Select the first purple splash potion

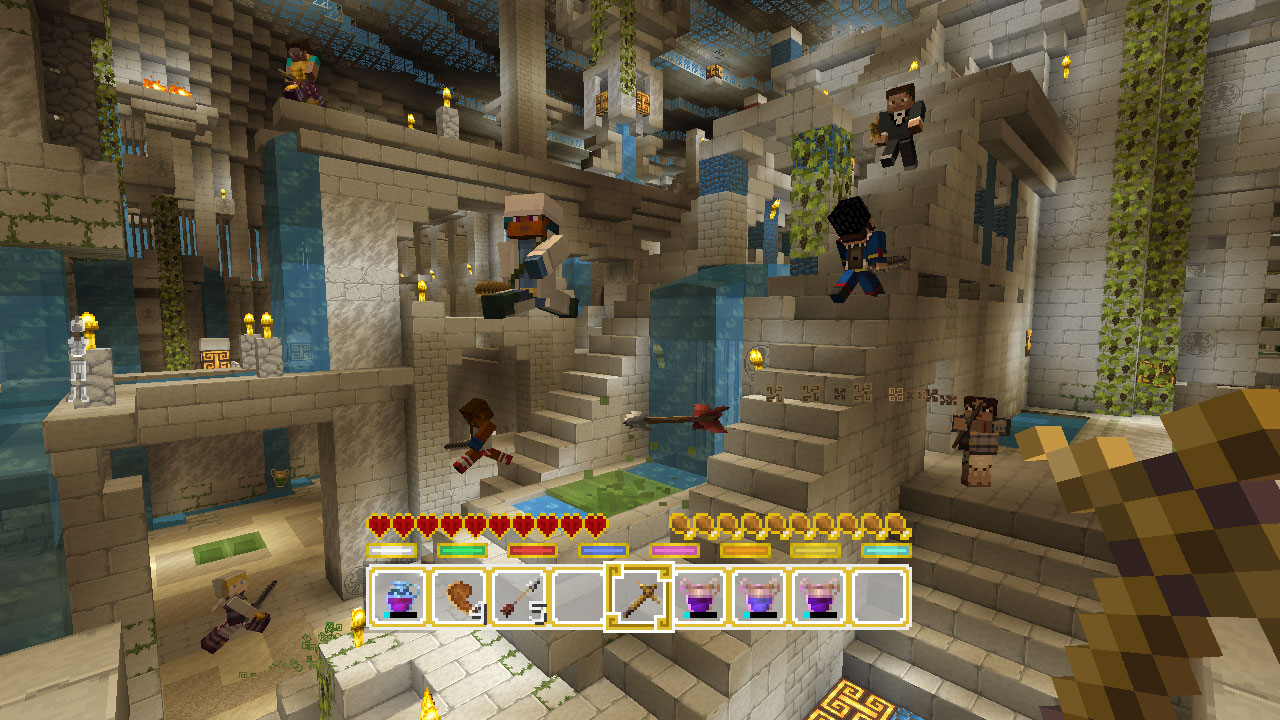tap(699, 597)
